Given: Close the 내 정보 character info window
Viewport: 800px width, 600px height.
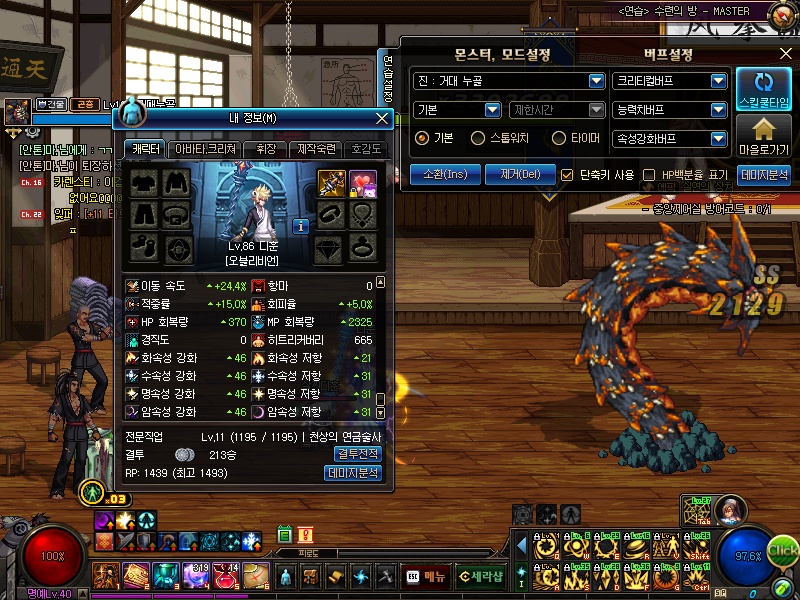Looking at the screenshot, I should (382, 118).
